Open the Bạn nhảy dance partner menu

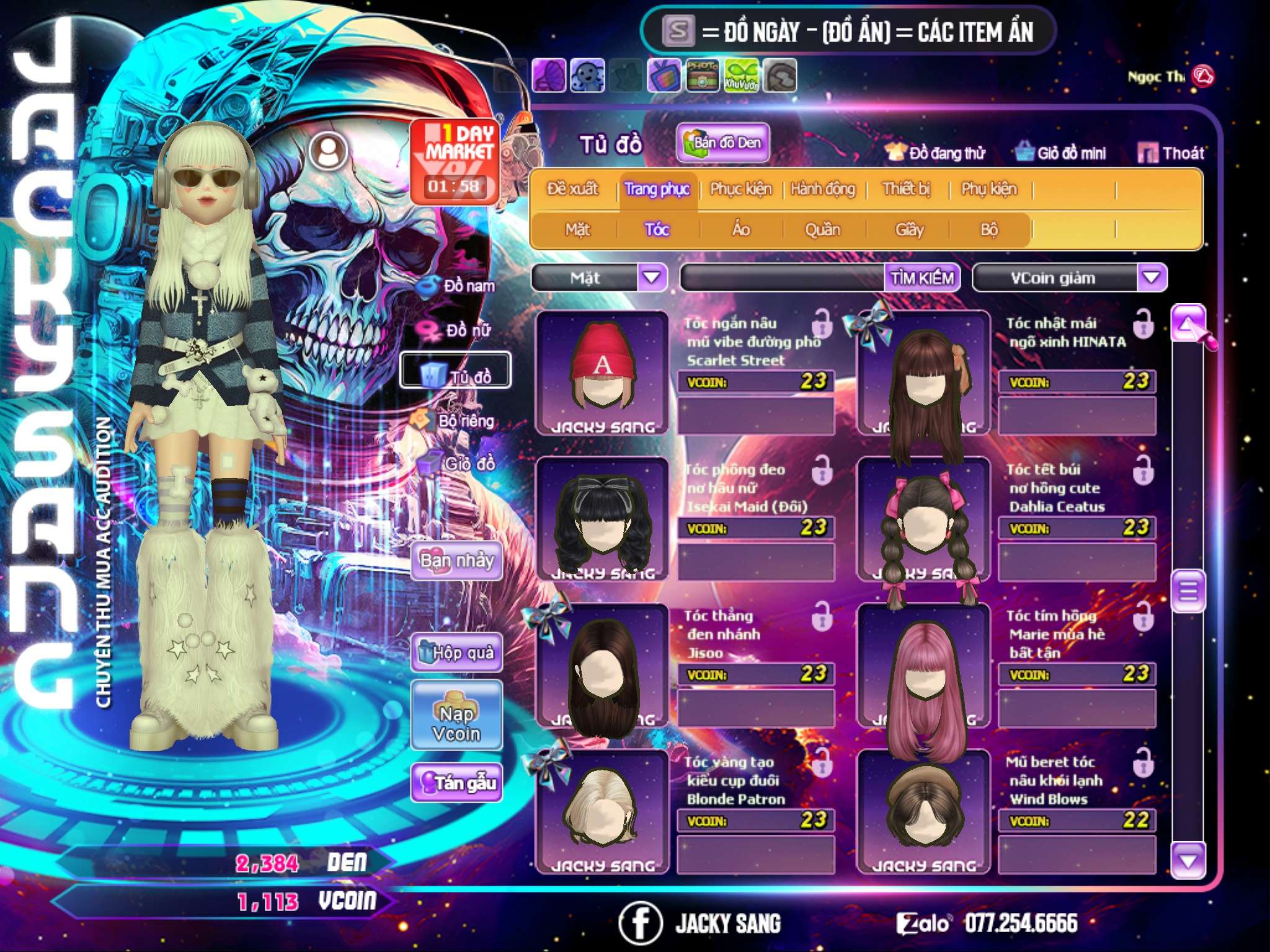click(456, 561)
